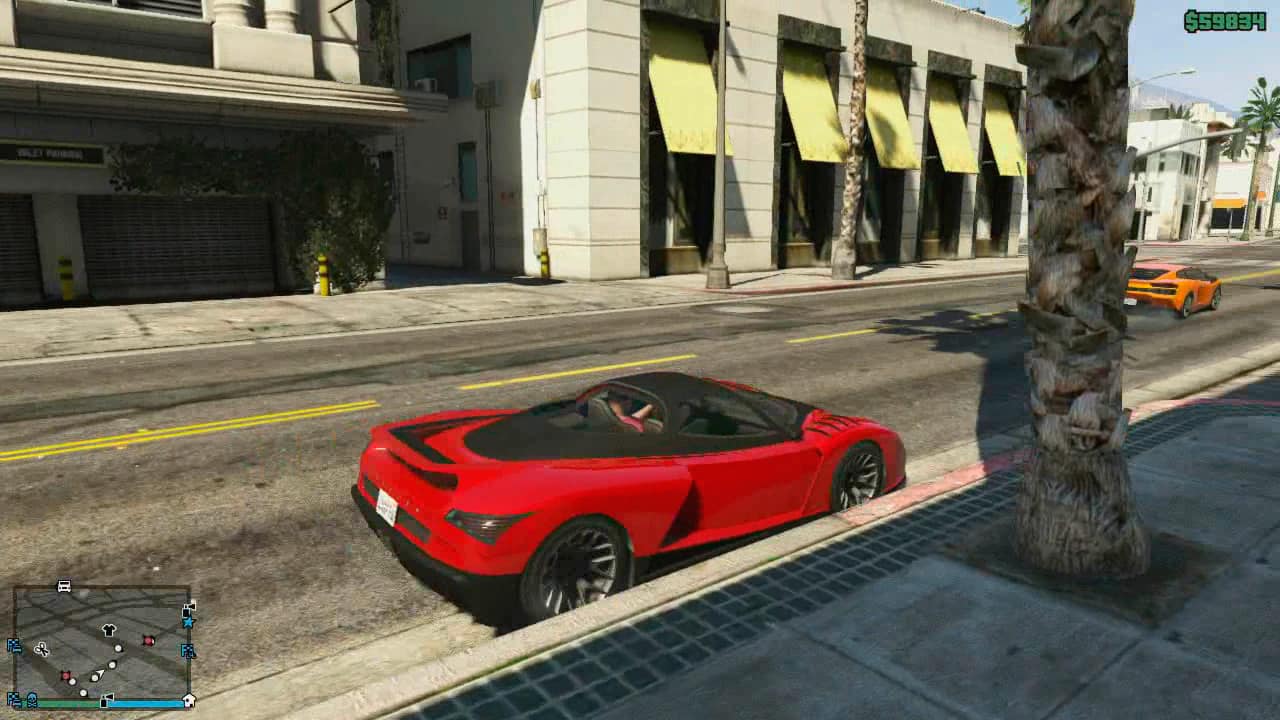The image size is (1280, 720).
Task: Click the barber shop scissors blip
Action: coord(42,650)
